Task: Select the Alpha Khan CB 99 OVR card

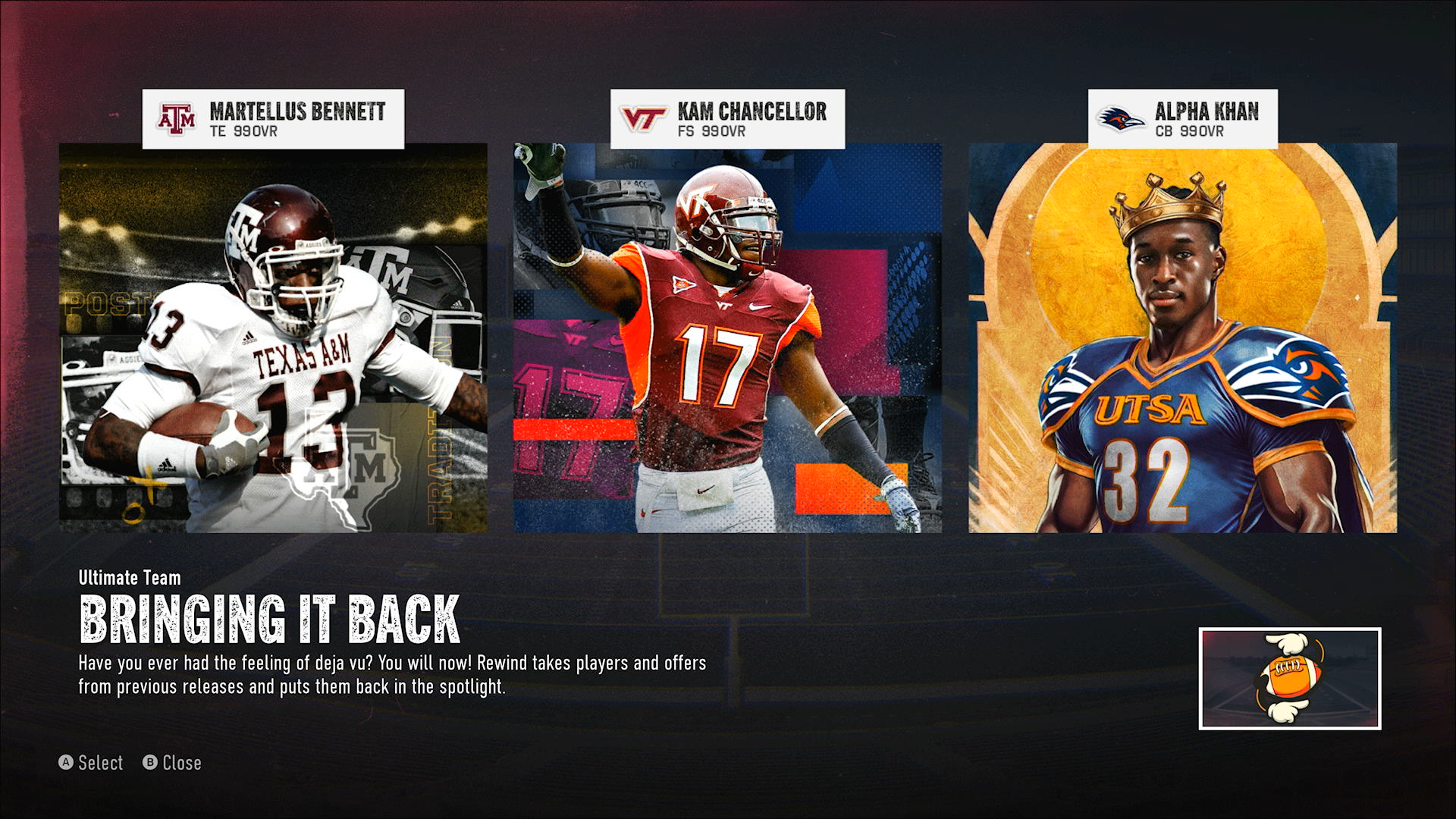Action: tap(1181, 341)
